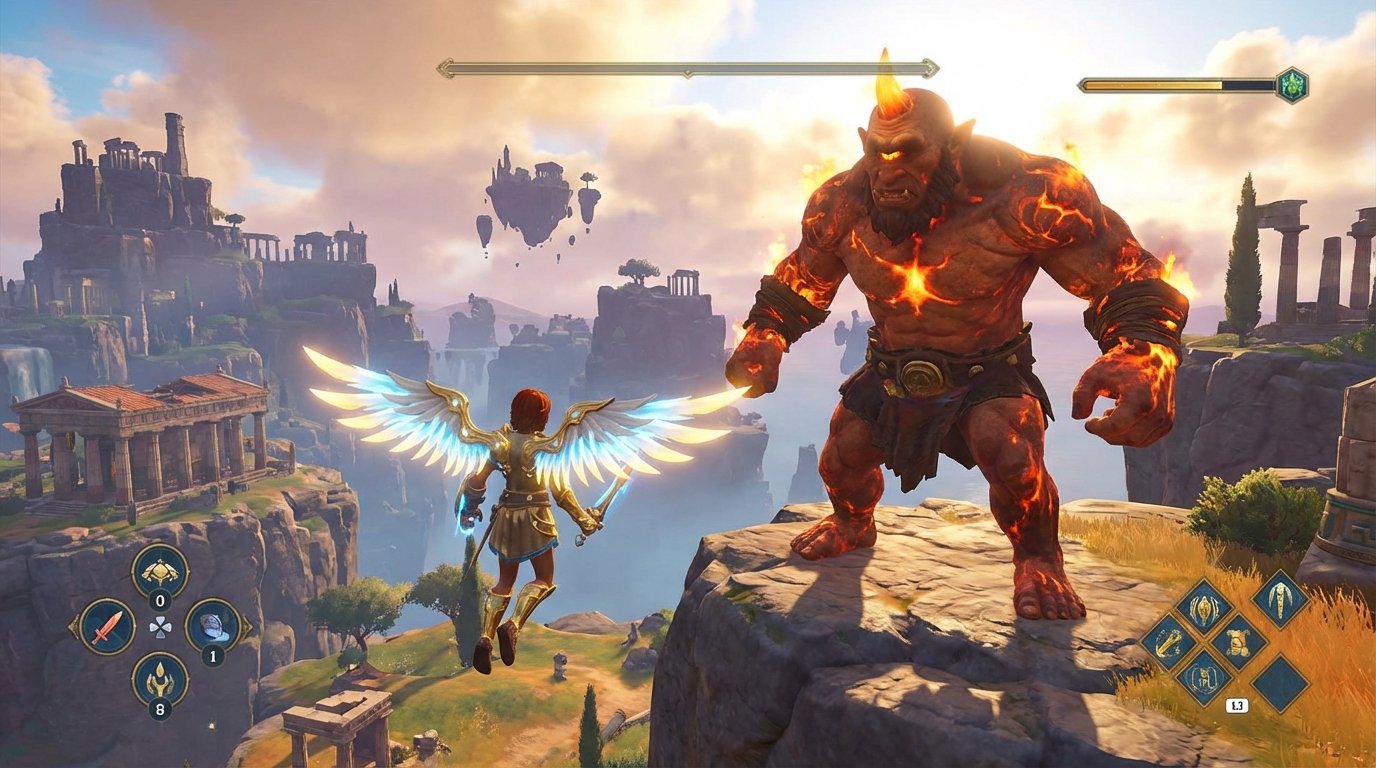
Task: Click the 1.3 label near the ability cluster
Action: 1236,705
